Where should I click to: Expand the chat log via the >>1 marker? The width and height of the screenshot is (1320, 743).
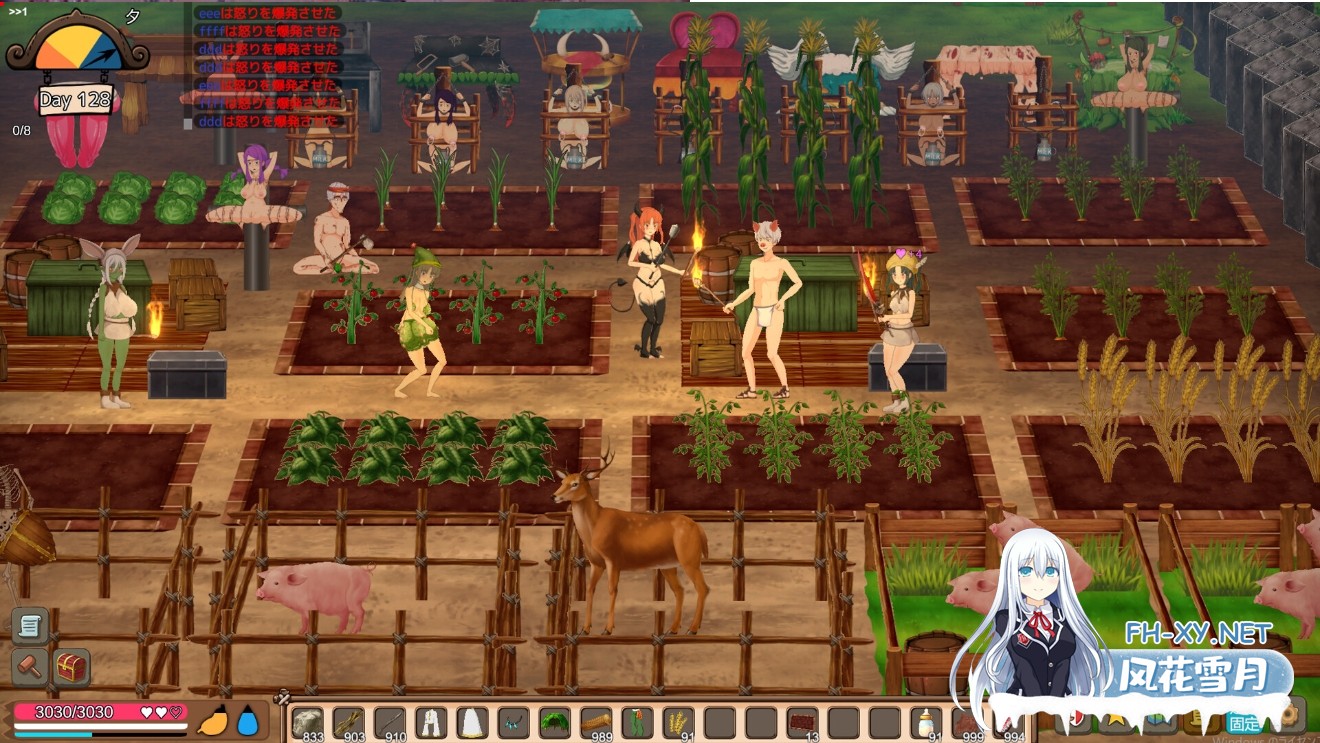pyautogui.click(x=17, y=13)
